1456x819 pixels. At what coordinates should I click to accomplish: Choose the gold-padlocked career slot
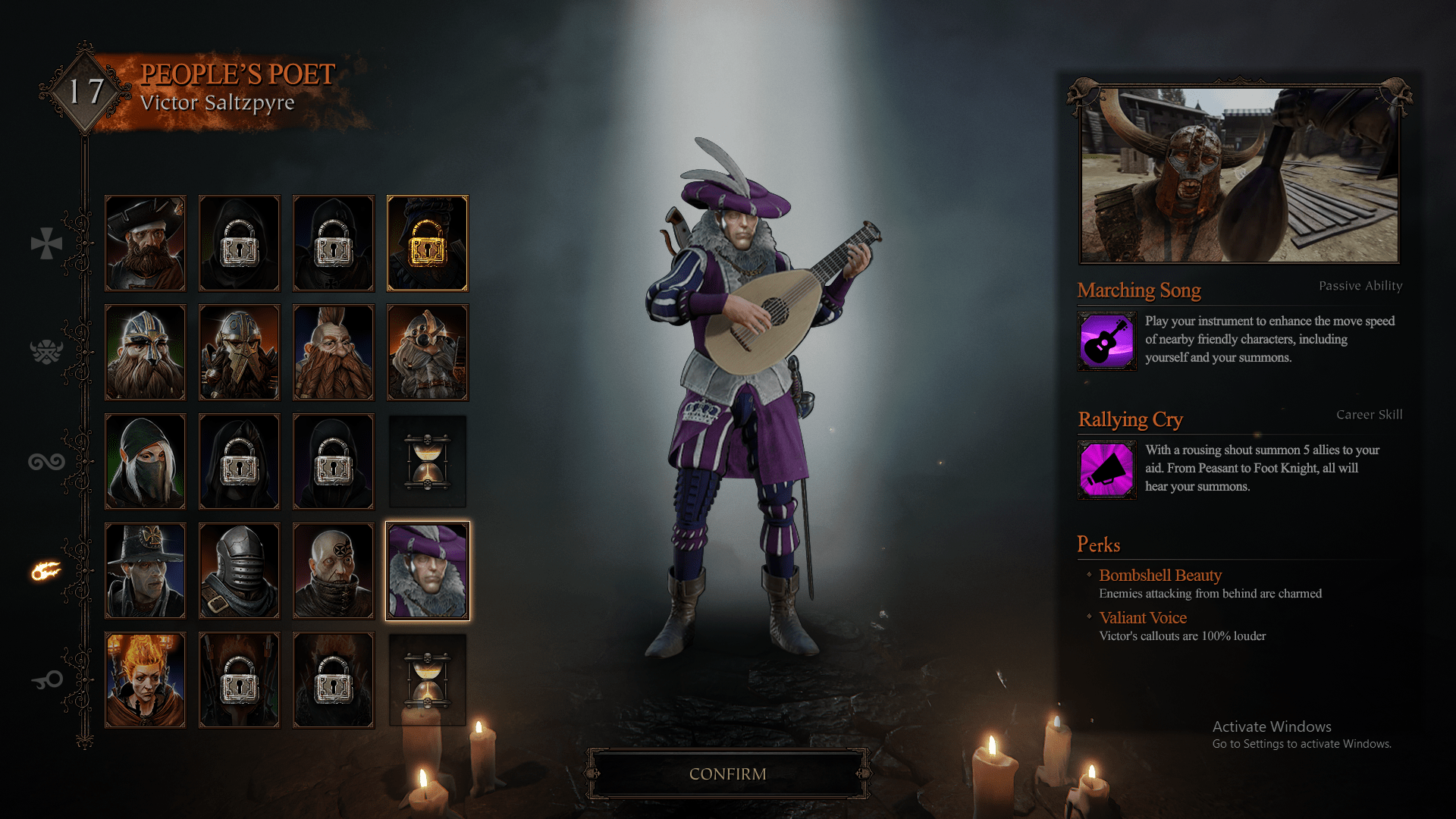[428, 243]
